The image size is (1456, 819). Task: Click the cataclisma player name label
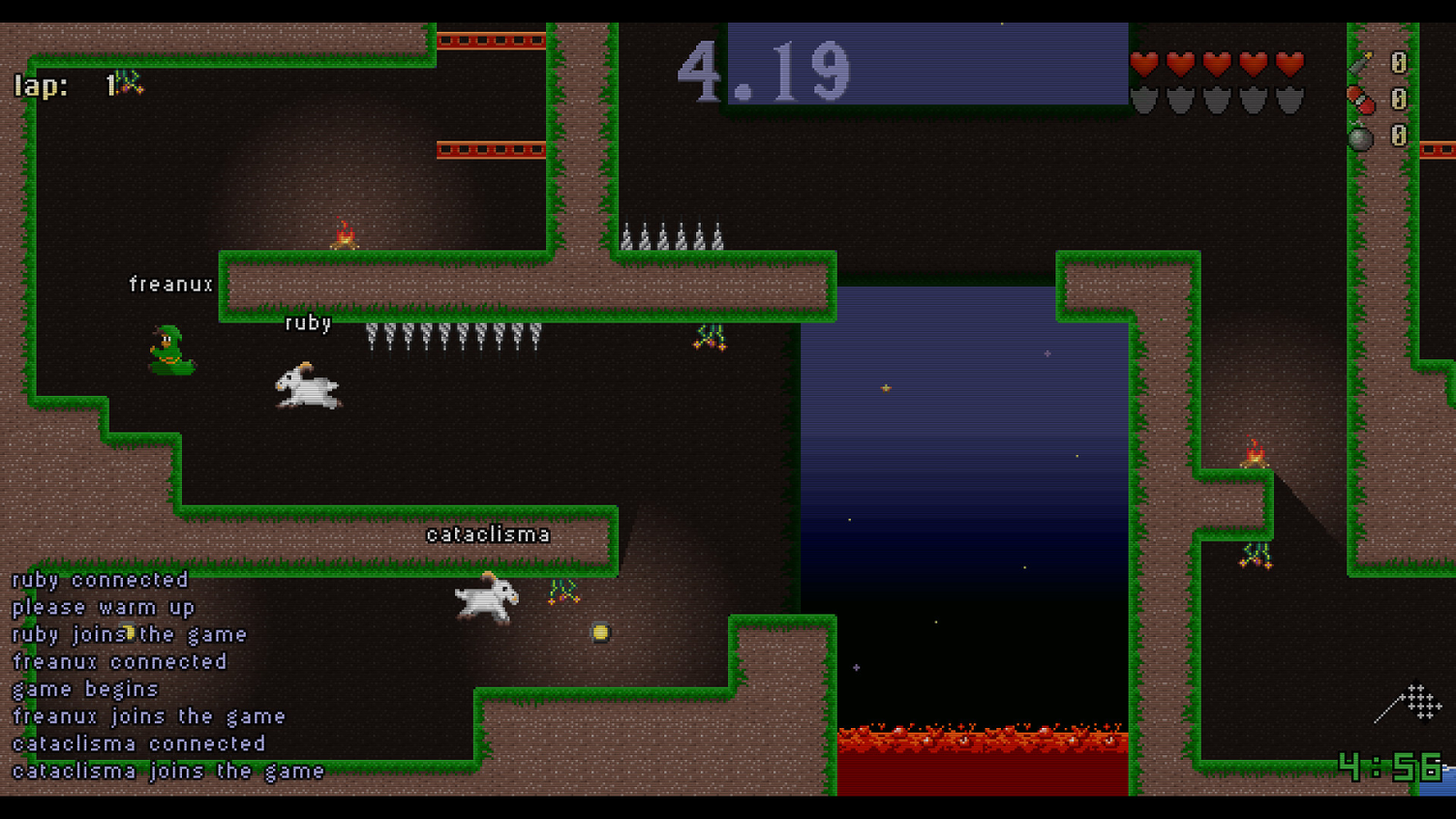click(488, 533)
